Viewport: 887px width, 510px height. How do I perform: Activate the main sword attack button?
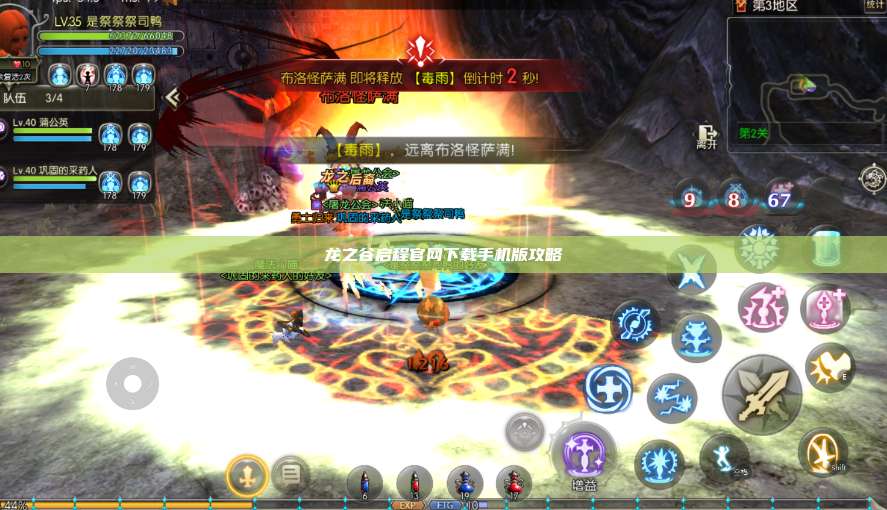pyautogui.click(x=762, y=394)
